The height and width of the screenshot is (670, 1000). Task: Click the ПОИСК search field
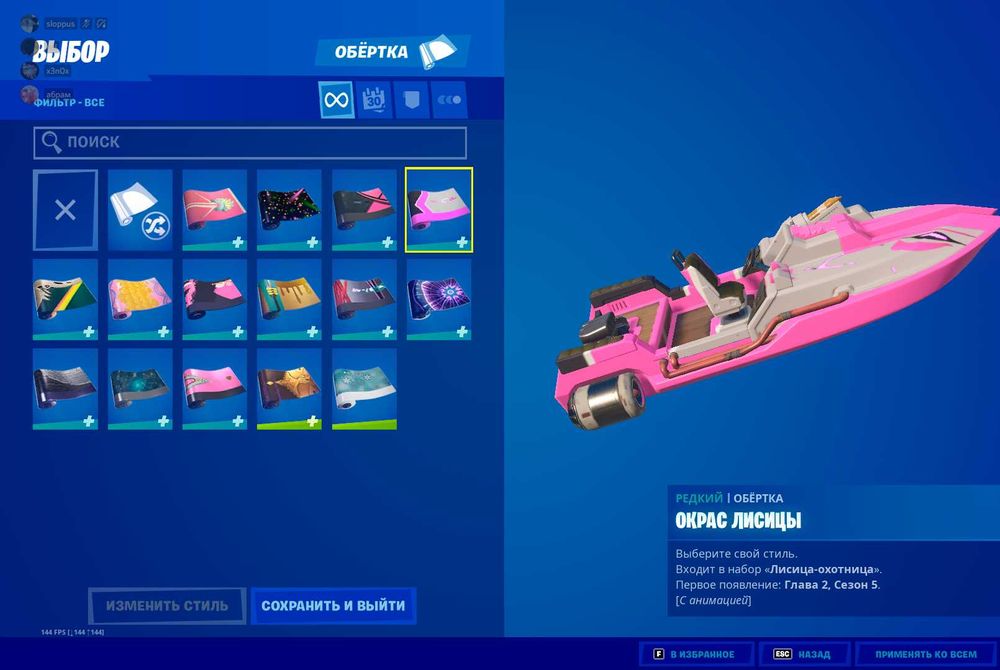click(x=250, y=143)
